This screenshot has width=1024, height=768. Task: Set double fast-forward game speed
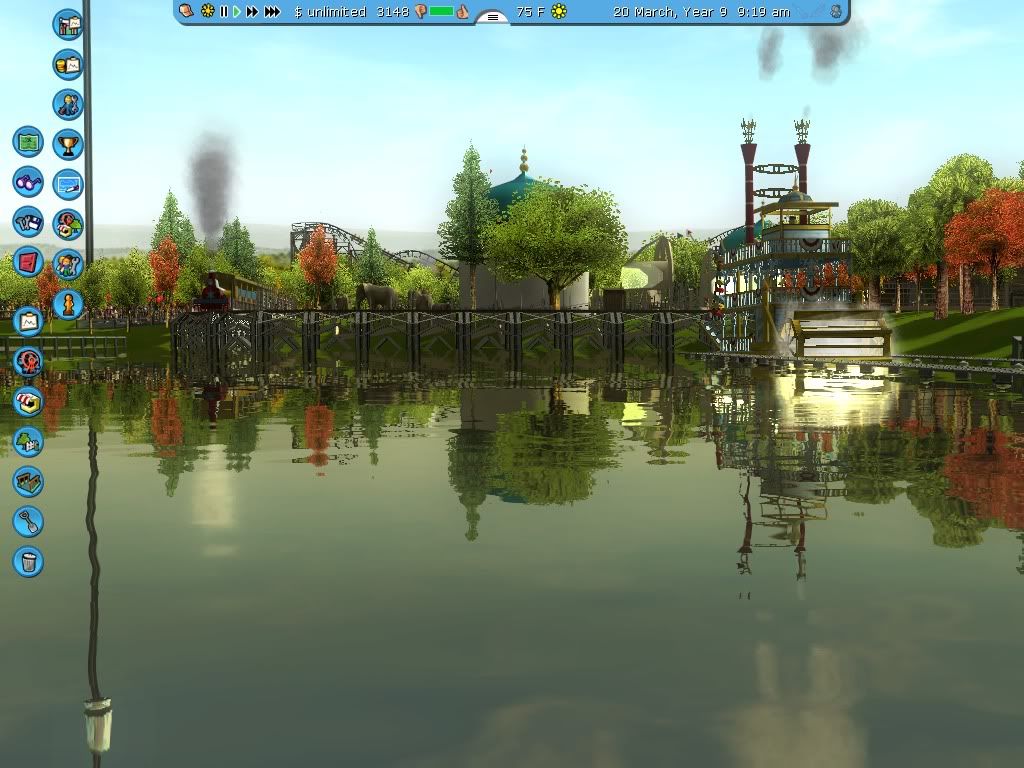tap(252, 12)
